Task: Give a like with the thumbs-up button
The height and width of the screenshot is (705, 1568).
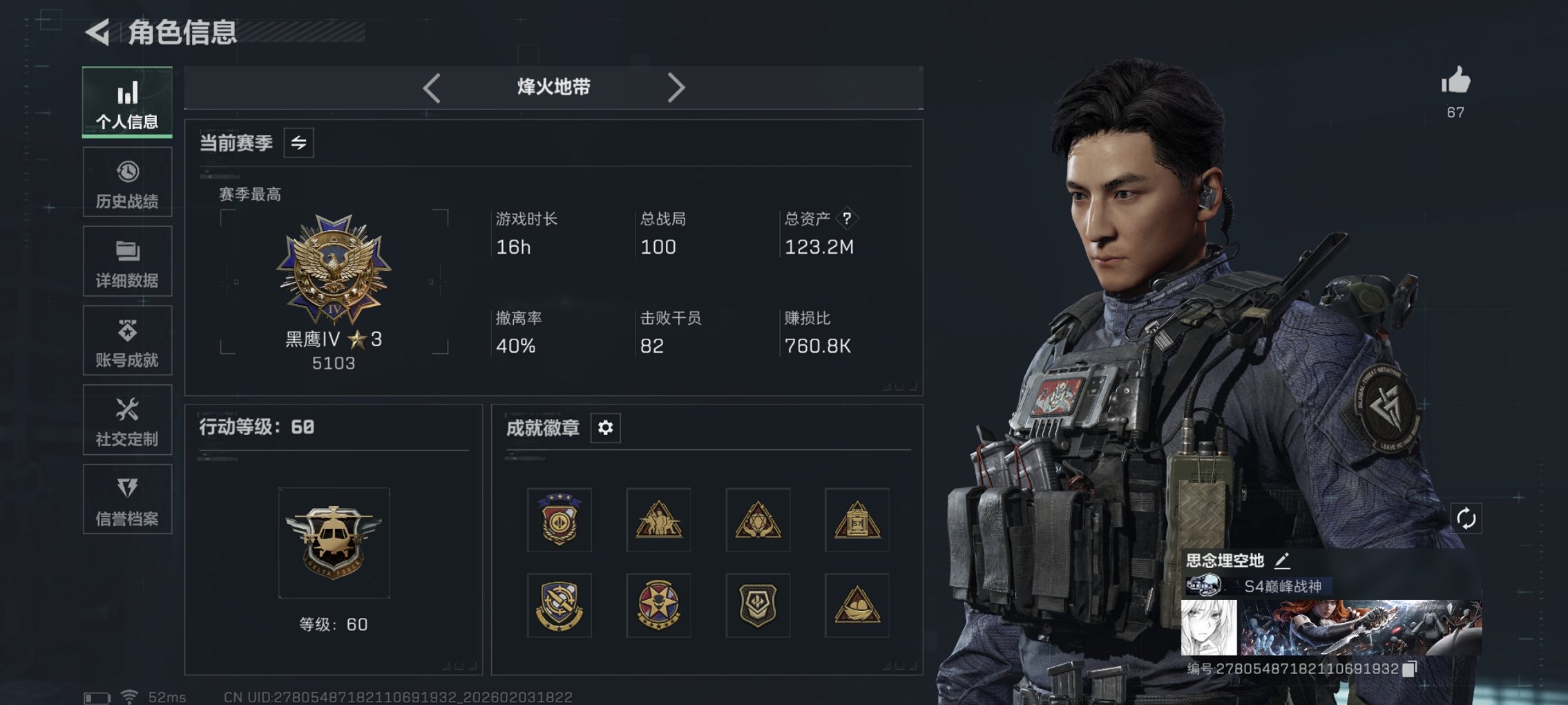Action: coord(1455,84)
